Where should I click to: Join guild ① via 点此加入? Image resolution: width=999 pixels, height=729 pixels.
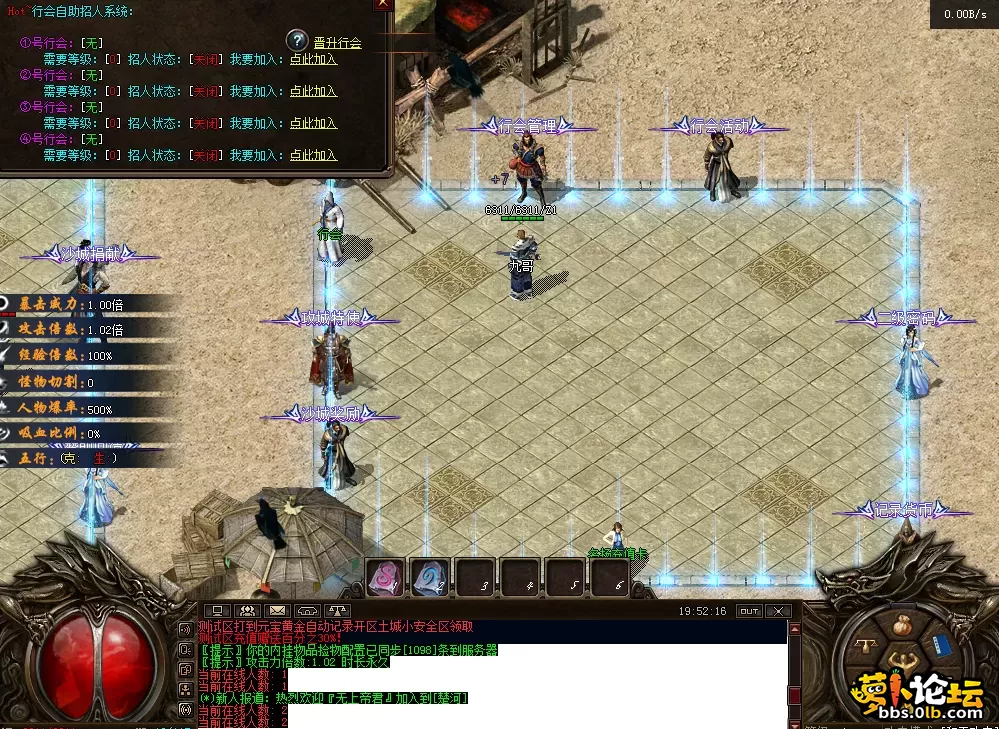pos(313,59)
